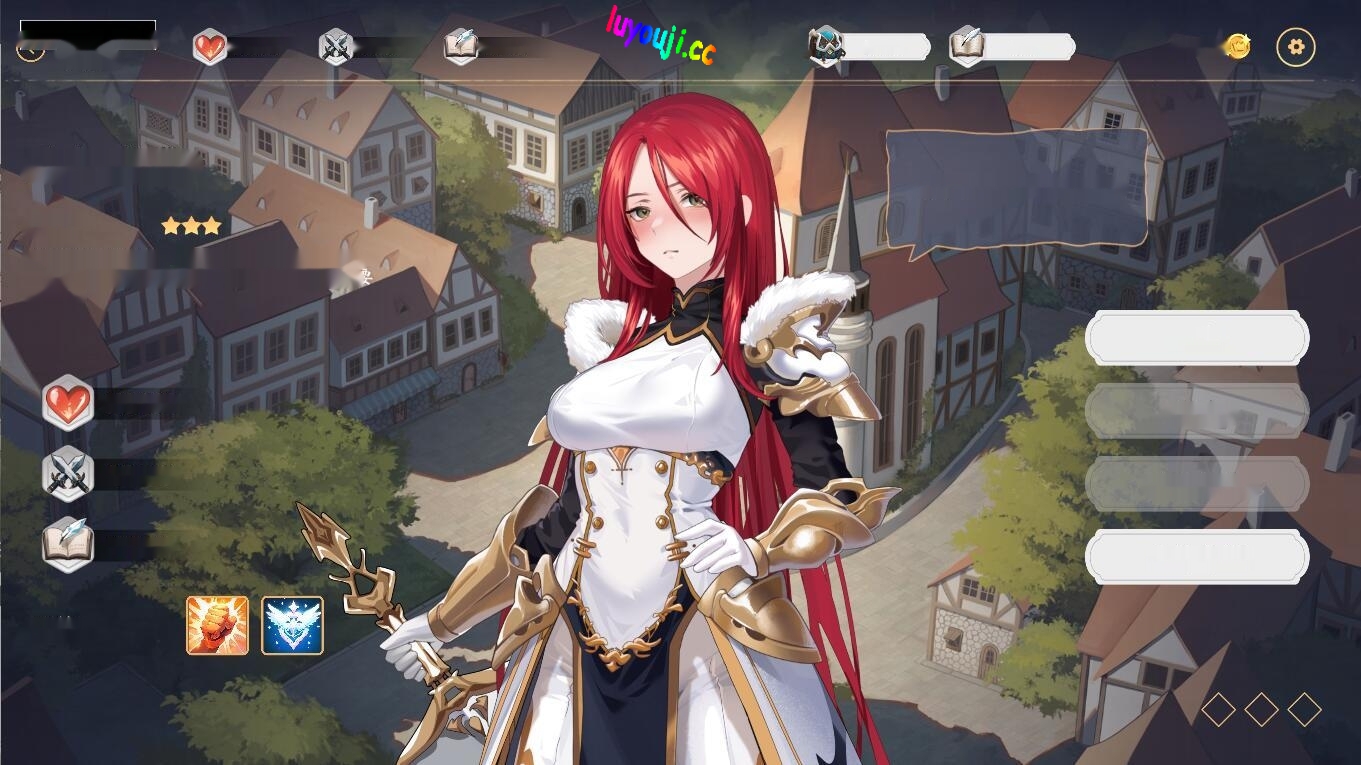The height and width of the screenshot is (765, 1361).
Task: Select the crossed swords combat stat icon
Action: (335, 46)
